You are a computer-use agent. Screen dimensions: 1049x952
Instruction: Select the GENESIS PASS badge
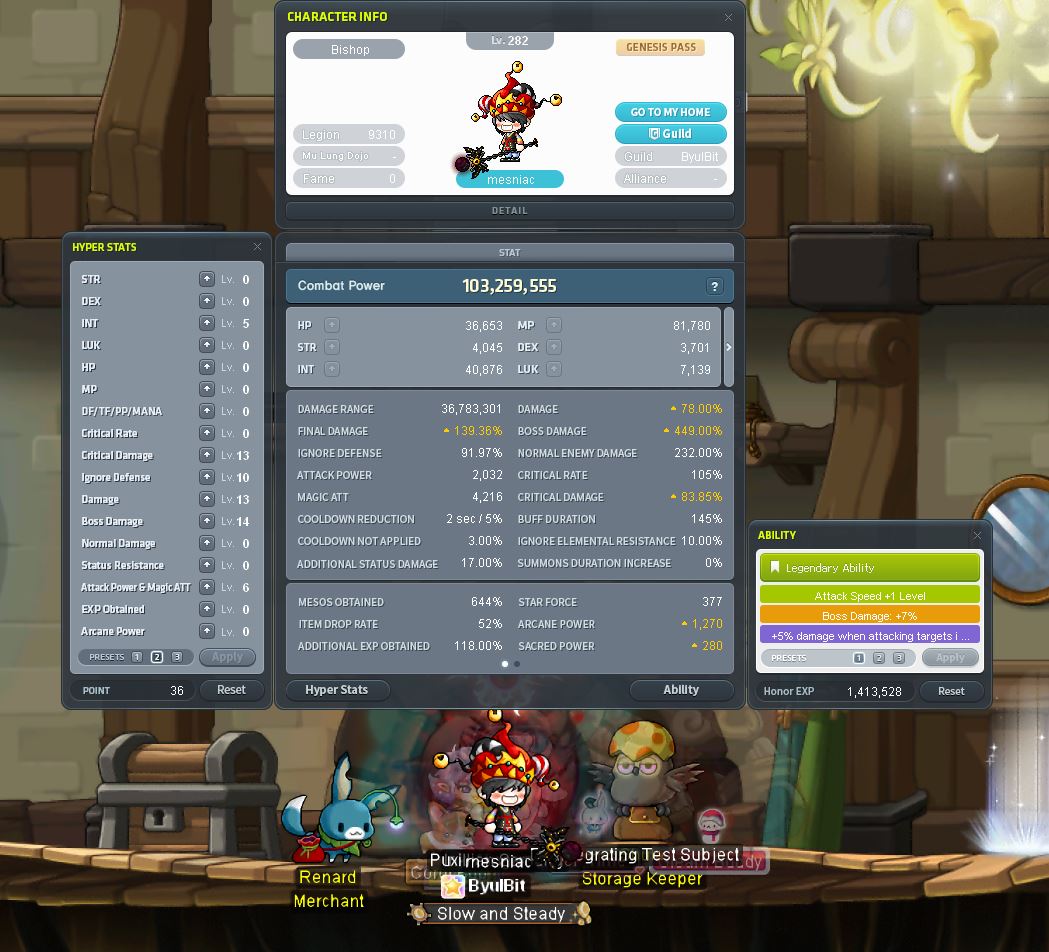[x=661, y=48]
